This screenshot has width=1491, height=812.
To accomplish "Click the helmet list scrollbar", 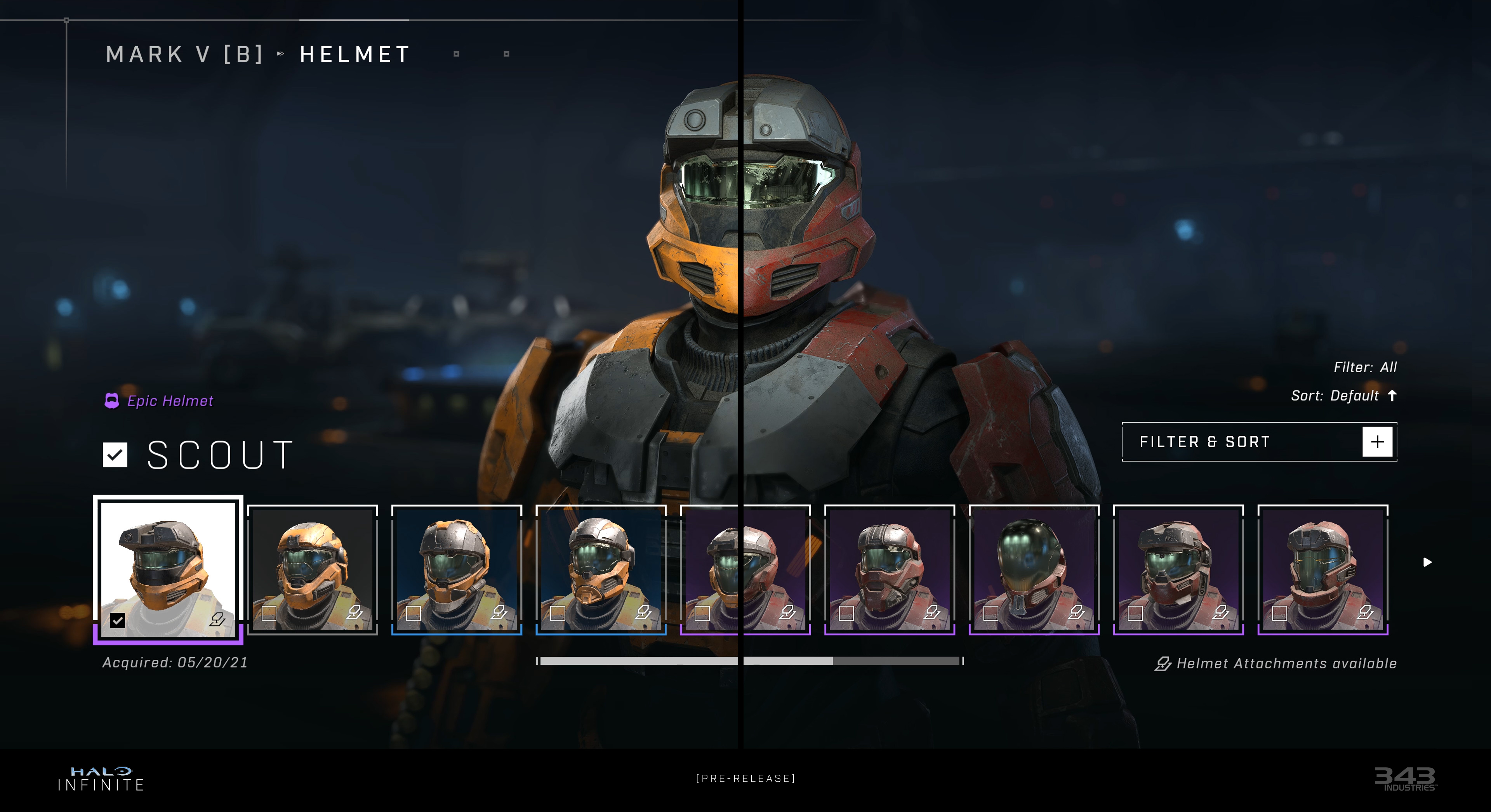I will (750, 661).
